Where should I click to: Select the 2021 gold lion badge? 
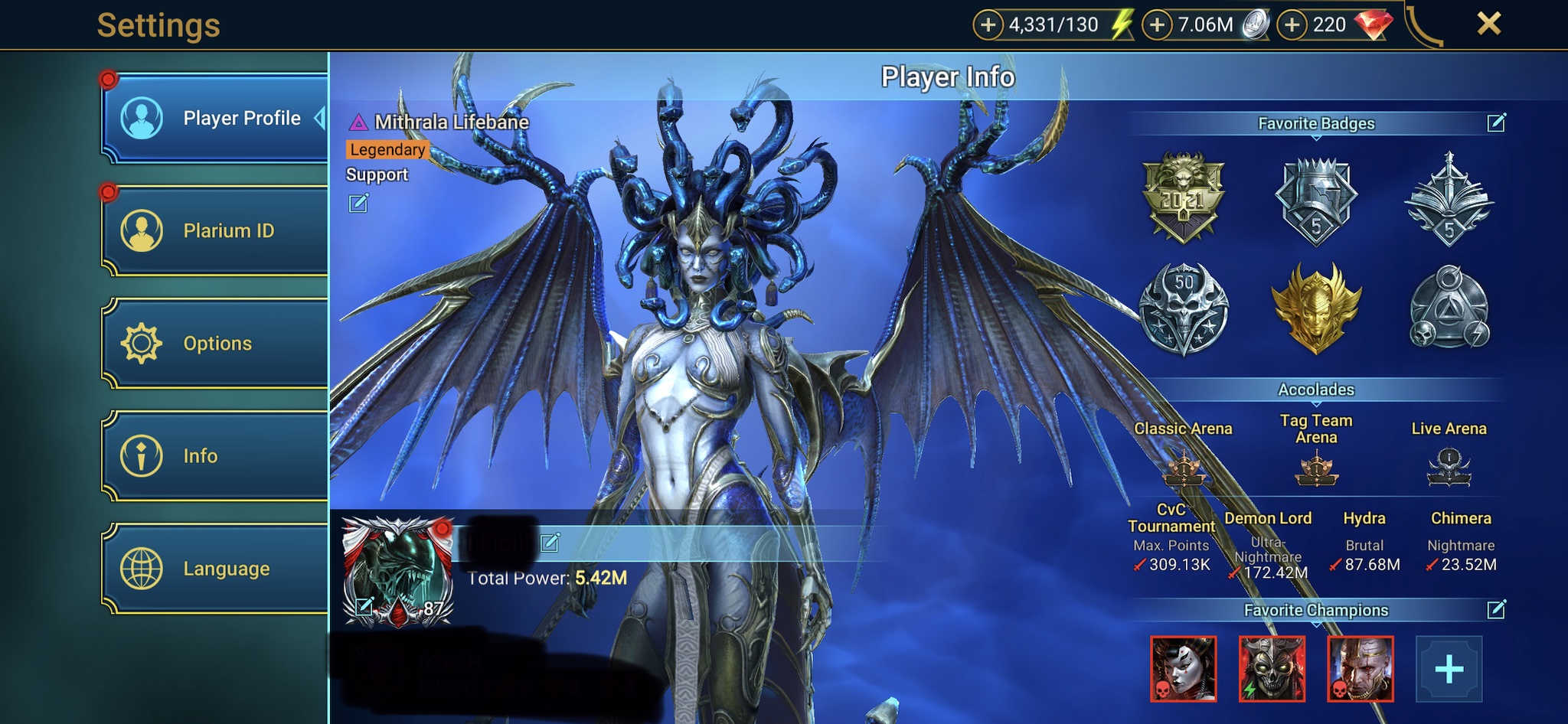1183,198
